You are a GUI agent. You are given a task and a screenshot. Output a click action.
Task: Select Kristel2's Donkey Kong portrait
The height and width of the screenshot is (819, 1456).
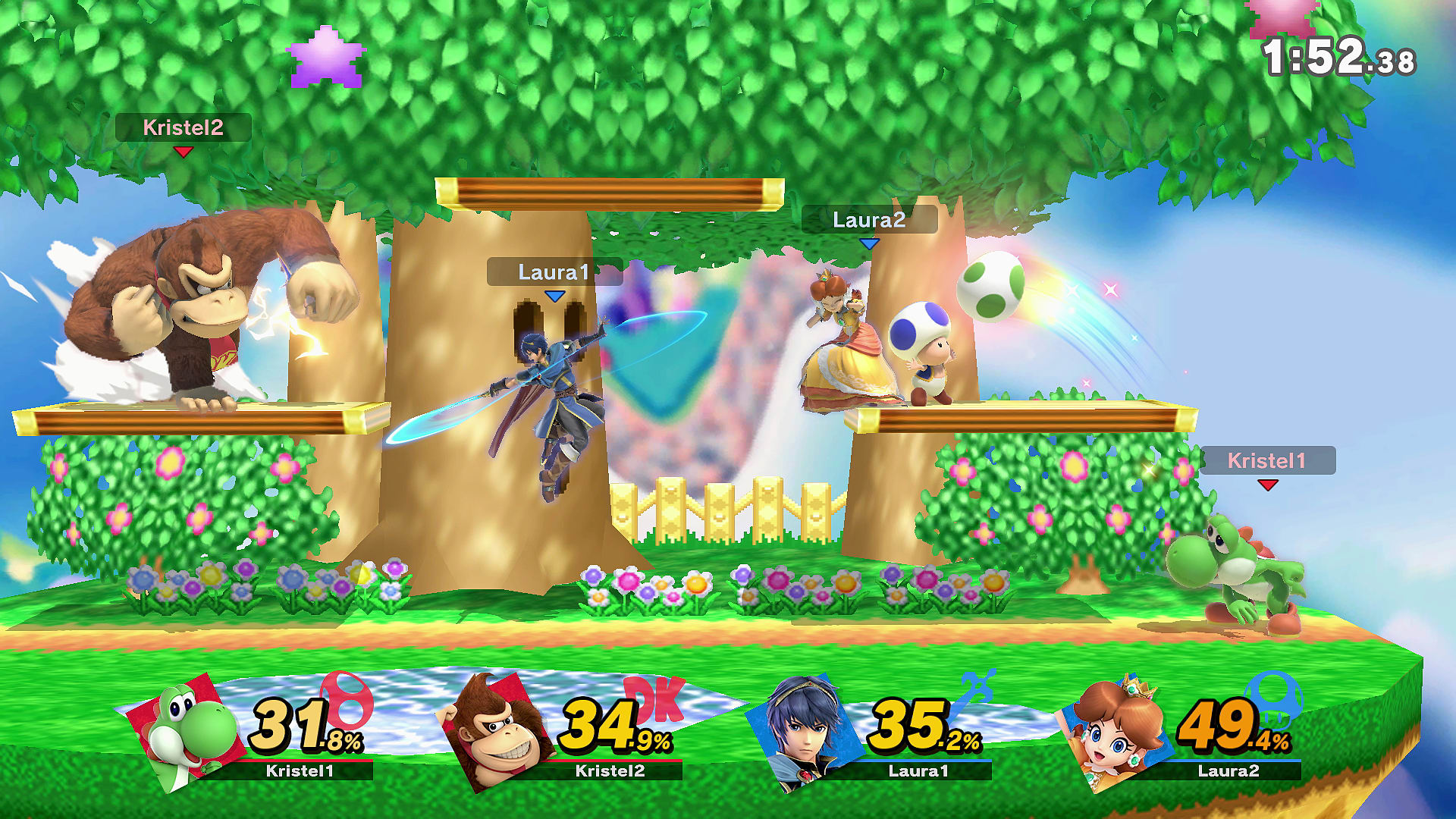497,732
